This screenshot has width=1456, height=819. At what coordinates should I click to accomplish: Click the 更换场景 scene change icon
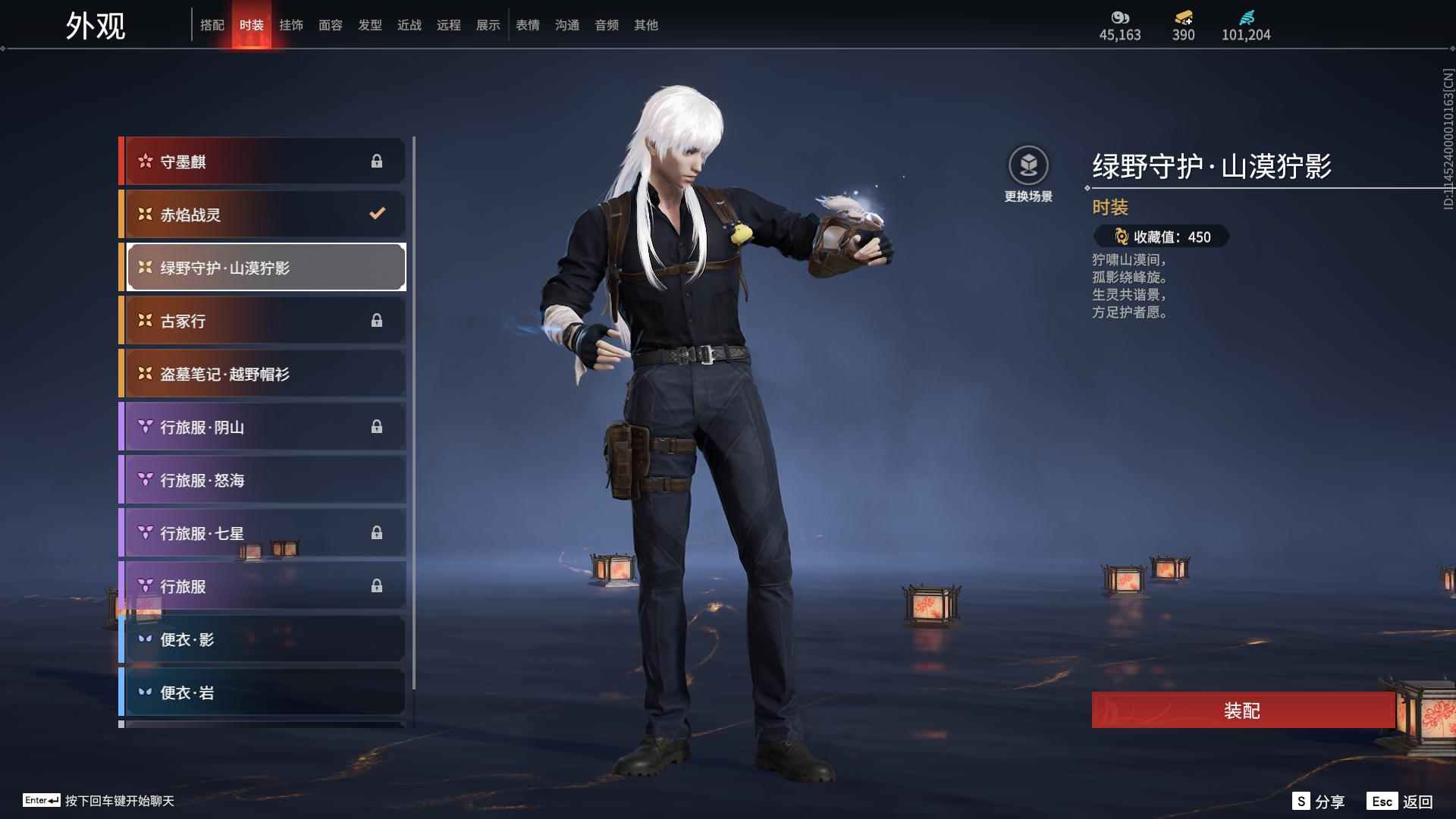1028,166
